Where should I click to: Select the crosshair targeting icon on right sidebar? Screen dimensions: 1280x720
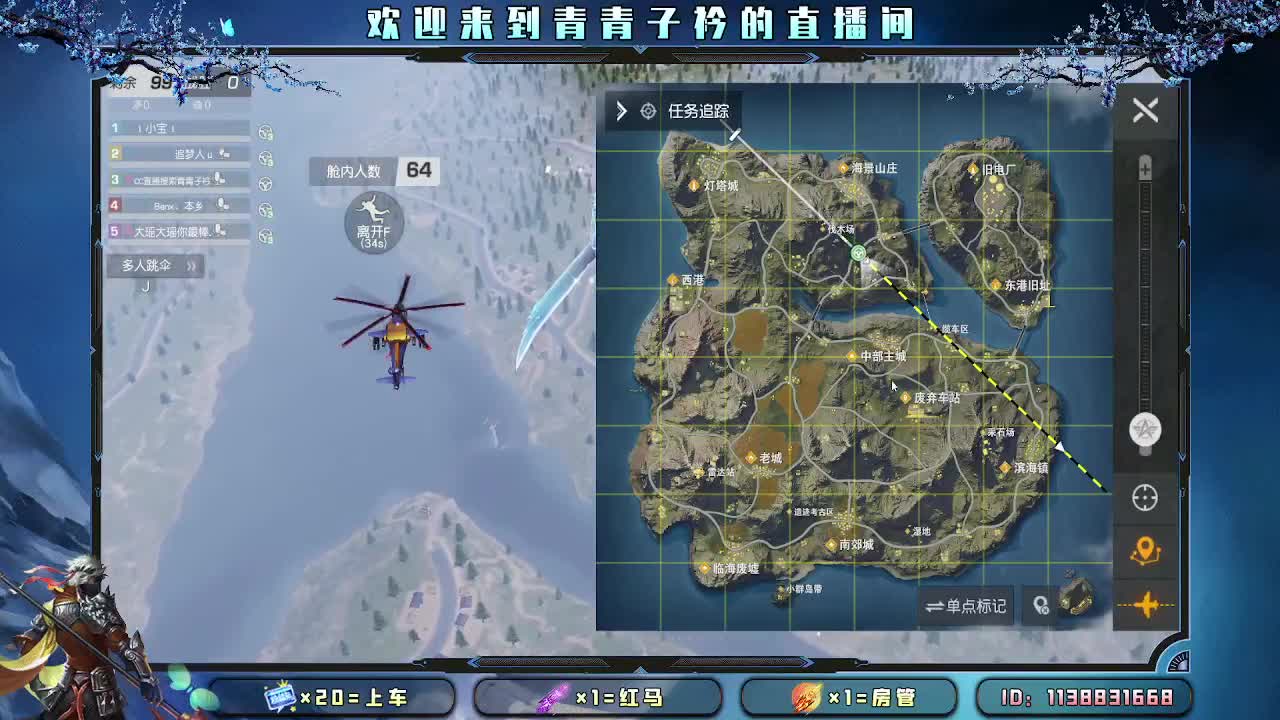pyautogui.click(x=1143, y=497)
